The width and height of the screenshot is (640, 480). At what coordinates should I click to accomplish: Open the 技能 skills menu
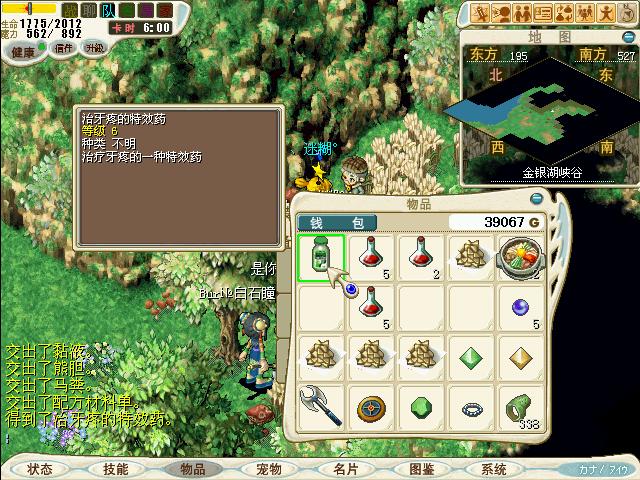coord(115,468)
